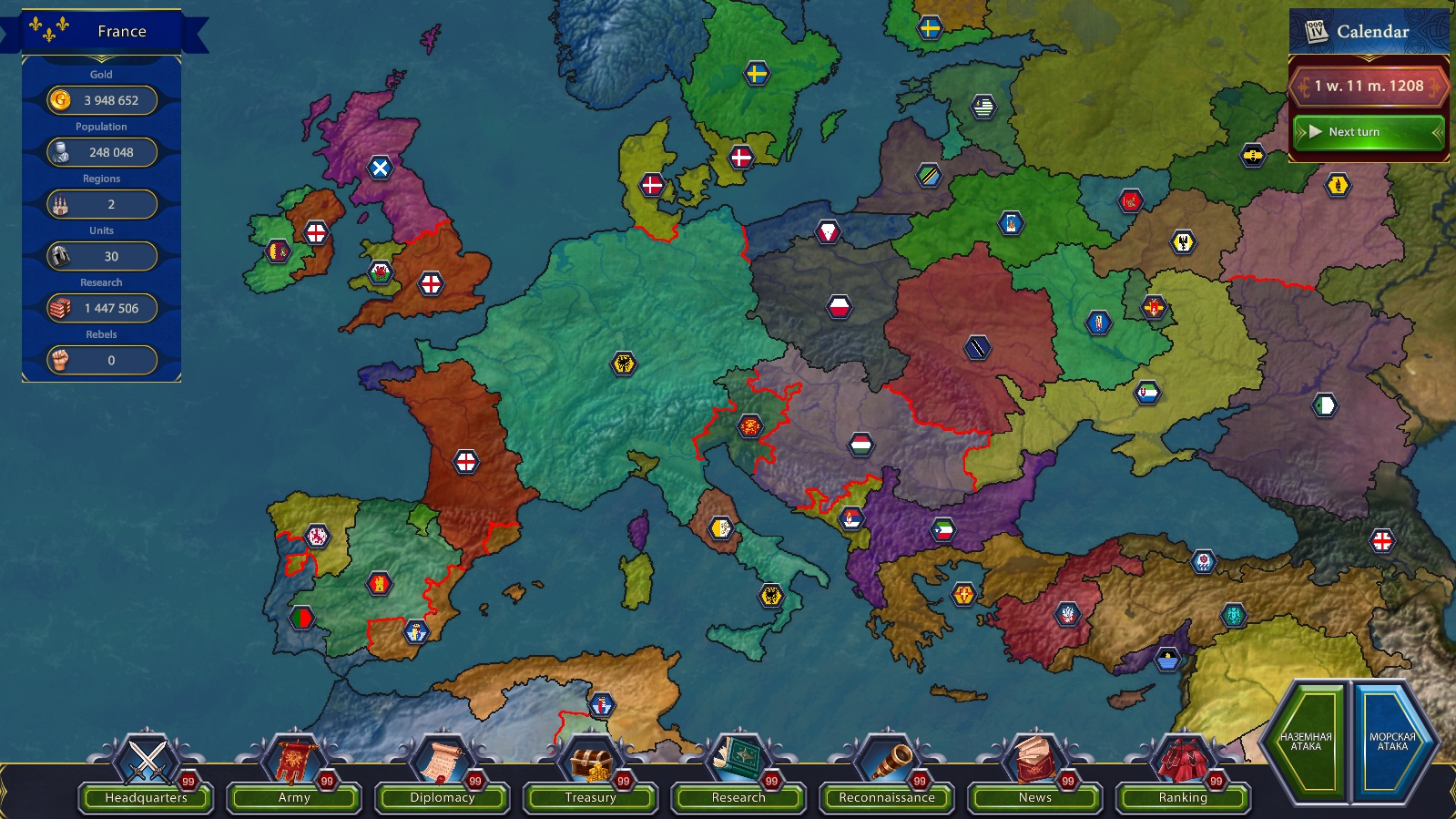Click the Gold coin icon in France panel
This screenshot has width=1456, height=819.
coord(61,100)
